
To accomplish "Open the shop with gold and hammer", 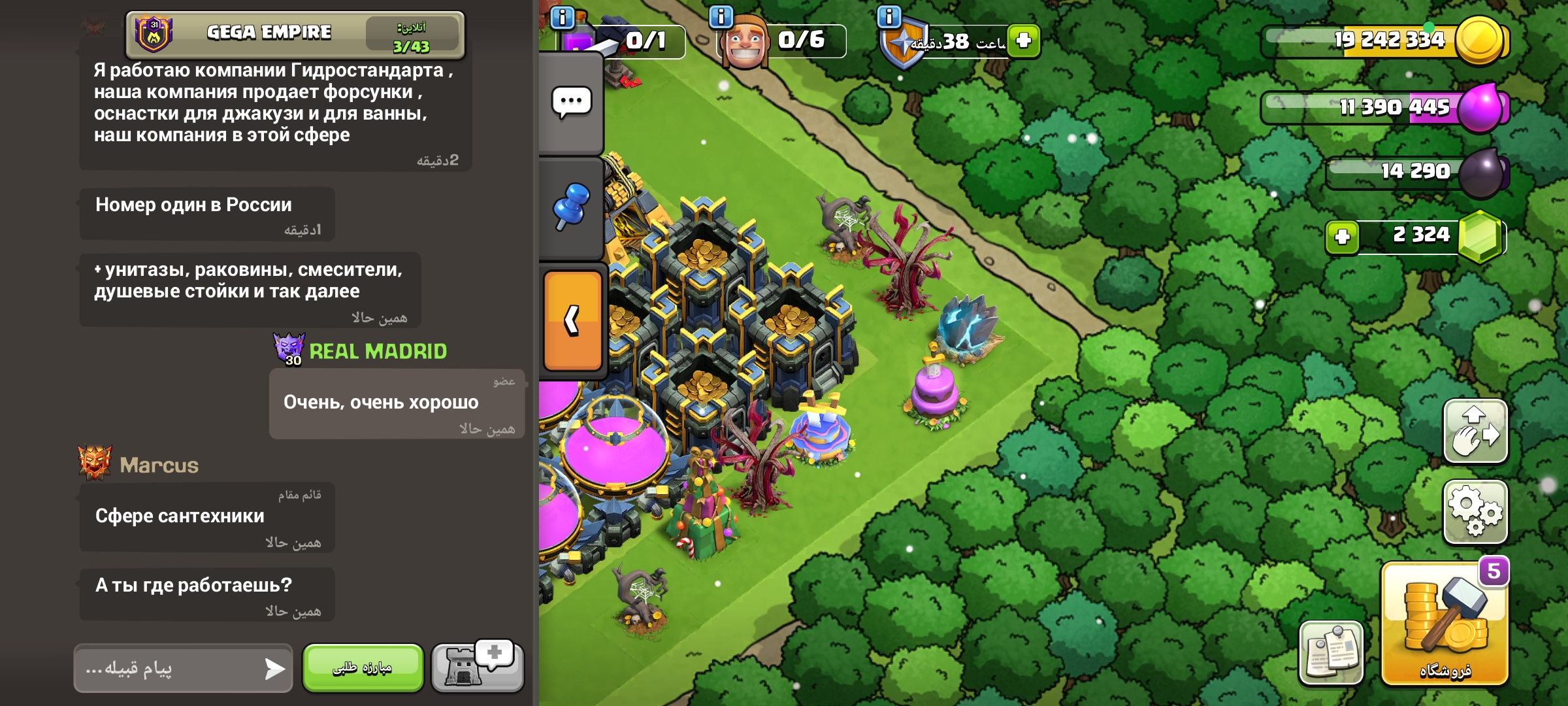I will pyautogui.click(x=1445, y=624).
